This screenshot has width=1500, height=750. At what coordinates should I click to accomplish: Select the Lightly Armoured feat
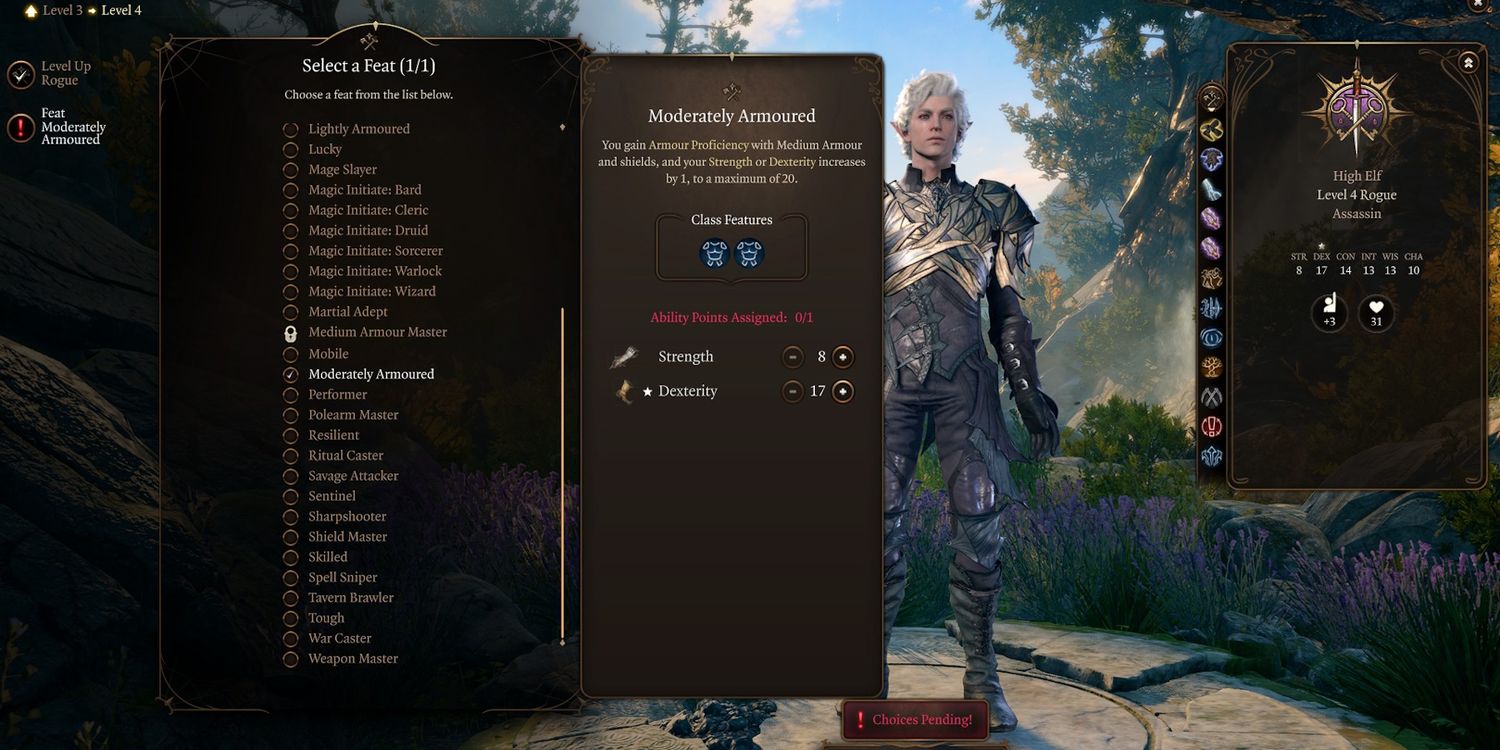tap(358, 129)
